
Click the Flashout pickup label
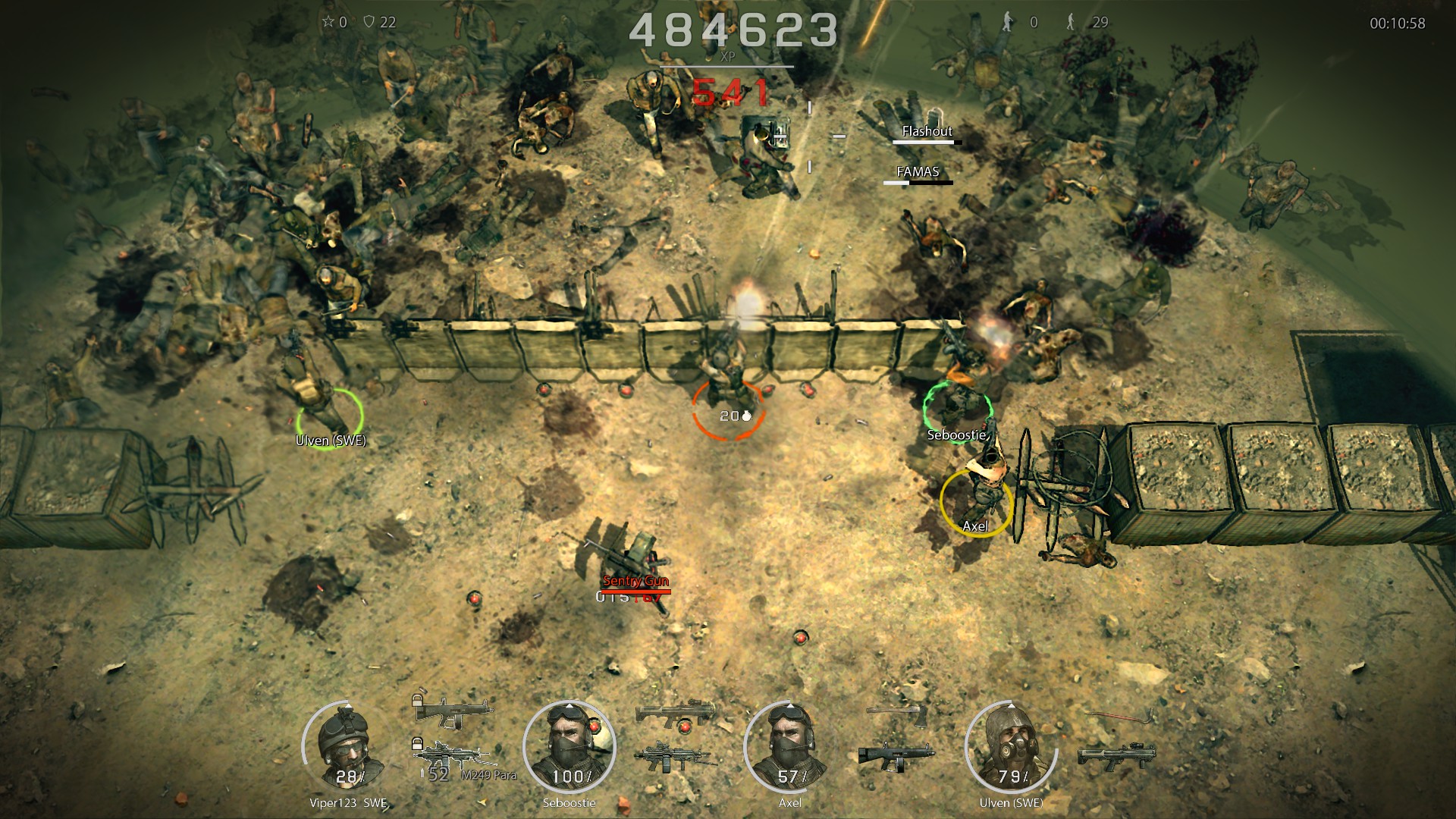tap(927, 131)
